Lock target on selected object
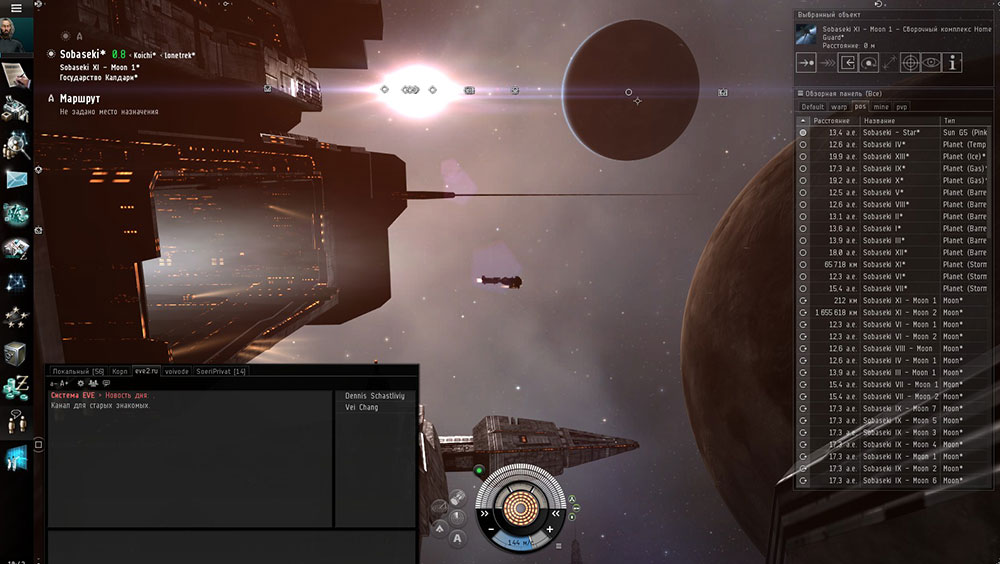This screenshot has width=1000, height=564. 910,63
